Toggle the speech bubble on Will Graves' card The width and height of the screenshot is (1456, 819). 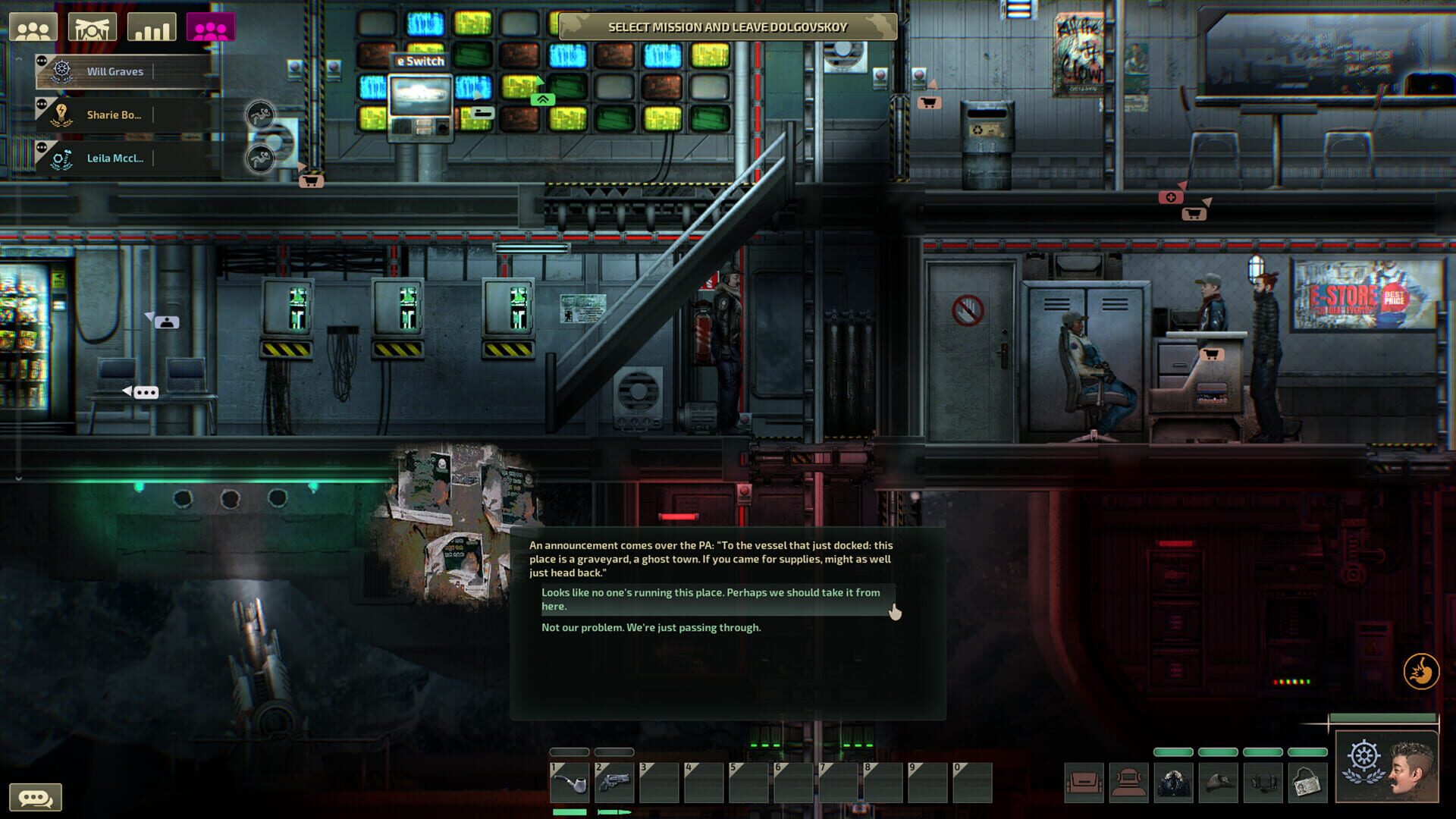point(42,61)
